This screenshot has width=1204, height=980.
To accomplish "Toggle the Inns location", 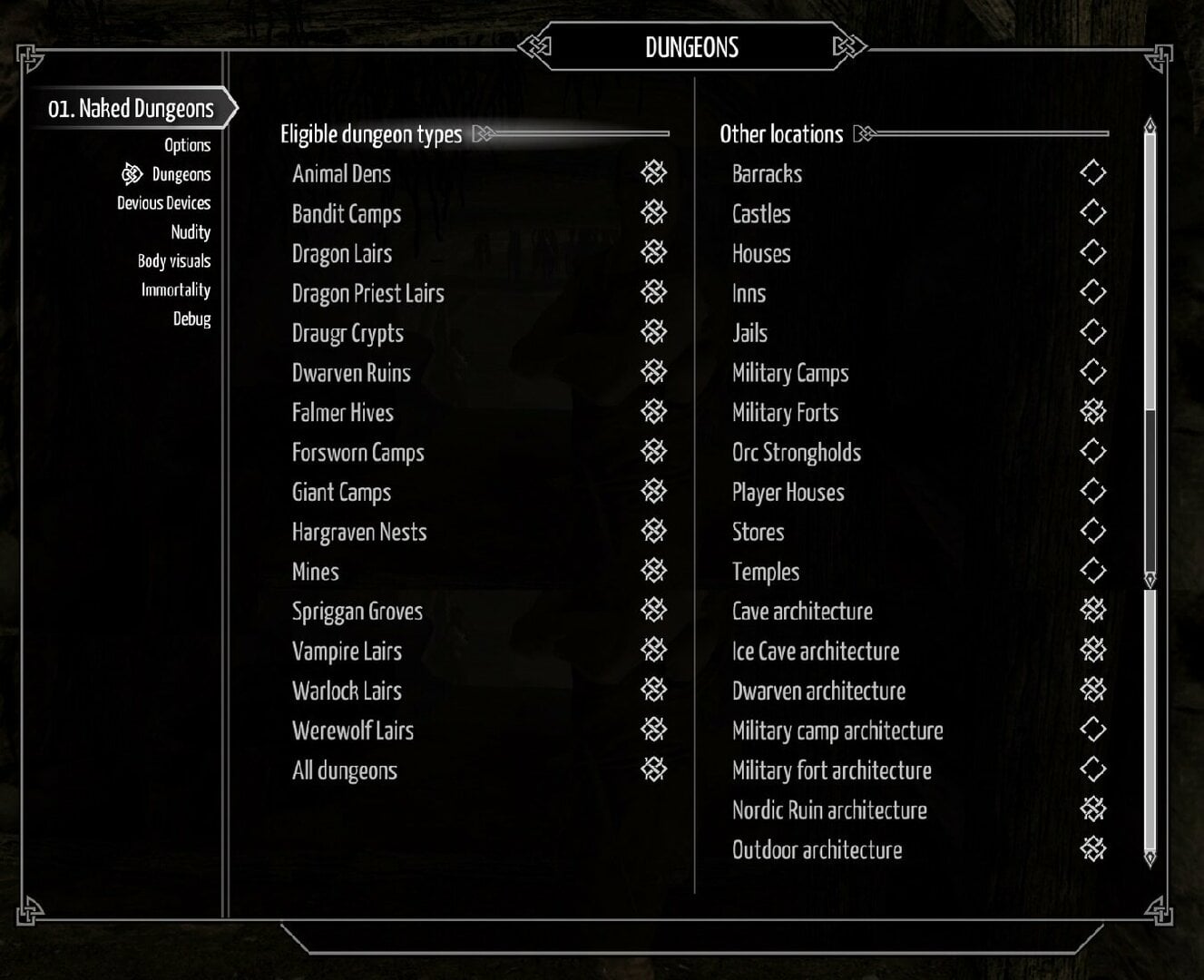I will click(x=1092, y=293).
